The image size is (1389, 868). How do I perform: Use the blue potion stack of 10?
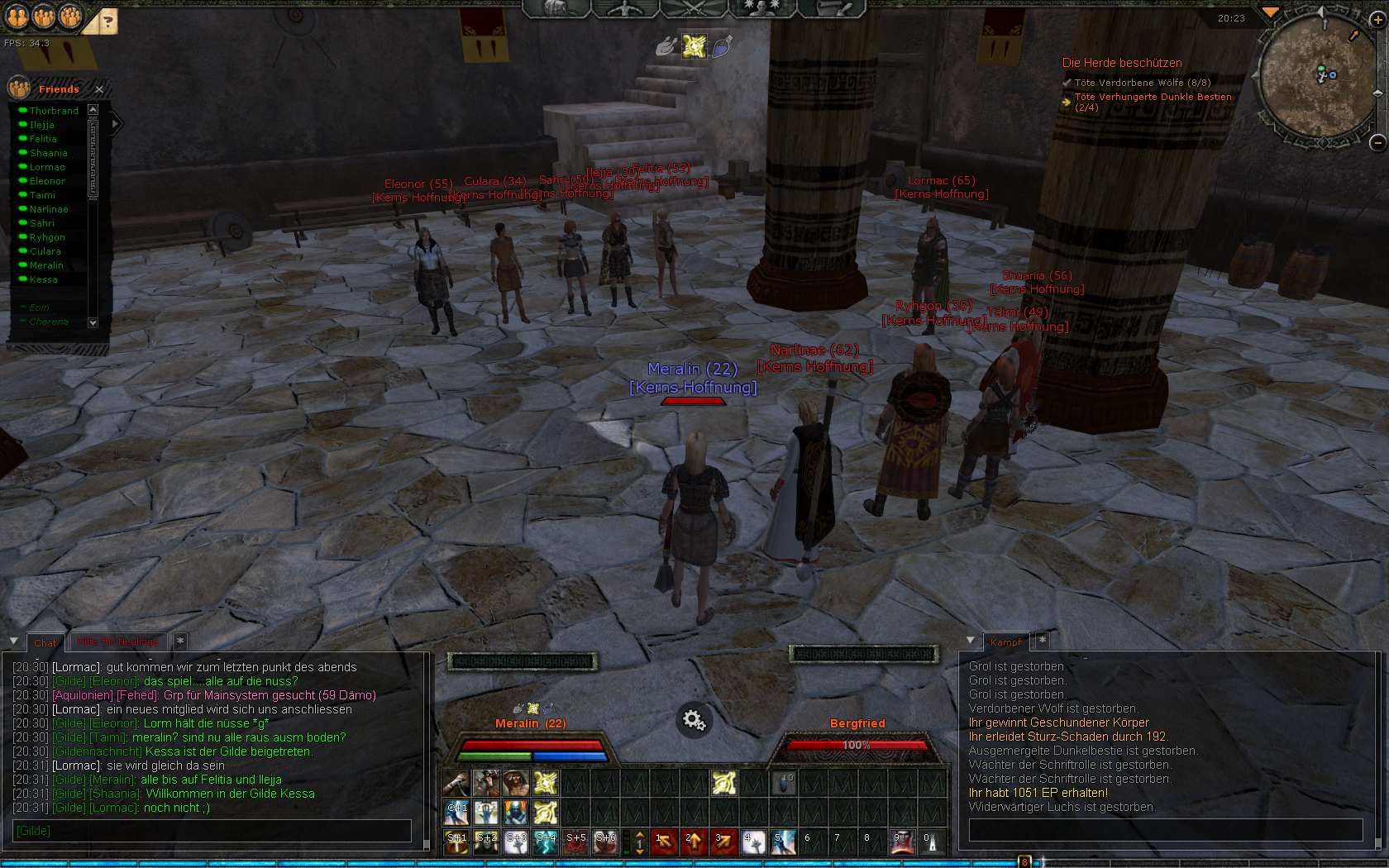pyautogui.click(x=783, y=782)
